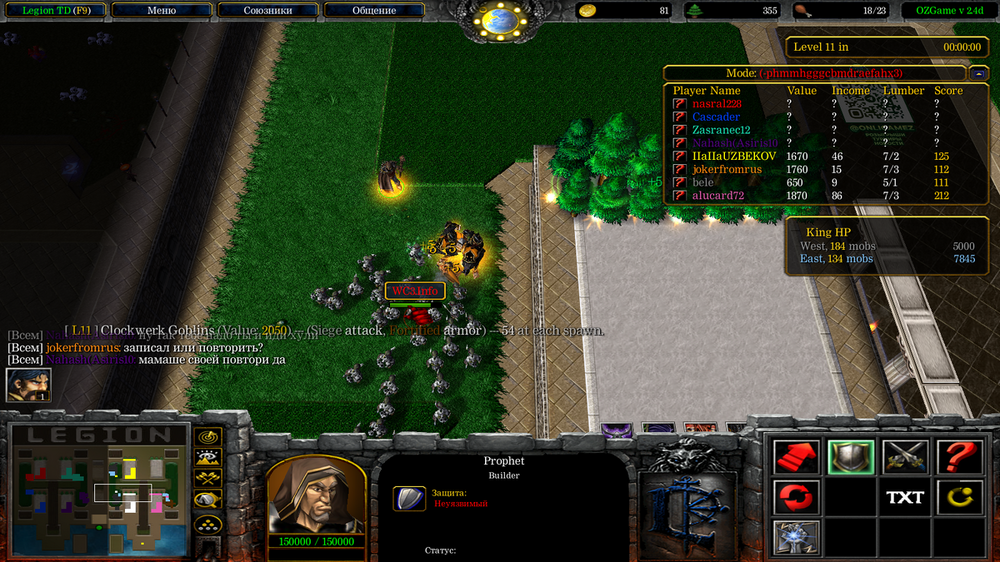Activate the silver shield command
This screenshot has height=562, width=1000.
coord(851,457)
